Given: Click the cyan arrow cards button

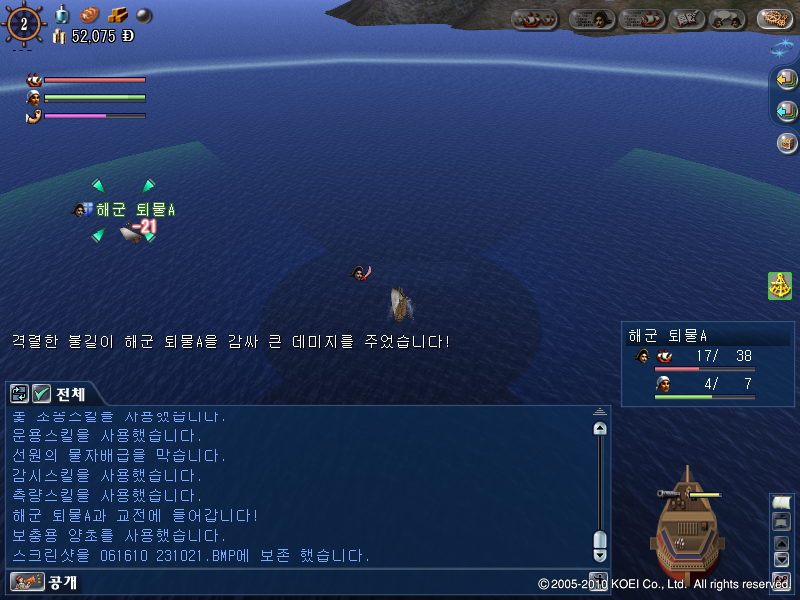Looking at the screenshot, I should pyautogui.click(x=786, y=110).
